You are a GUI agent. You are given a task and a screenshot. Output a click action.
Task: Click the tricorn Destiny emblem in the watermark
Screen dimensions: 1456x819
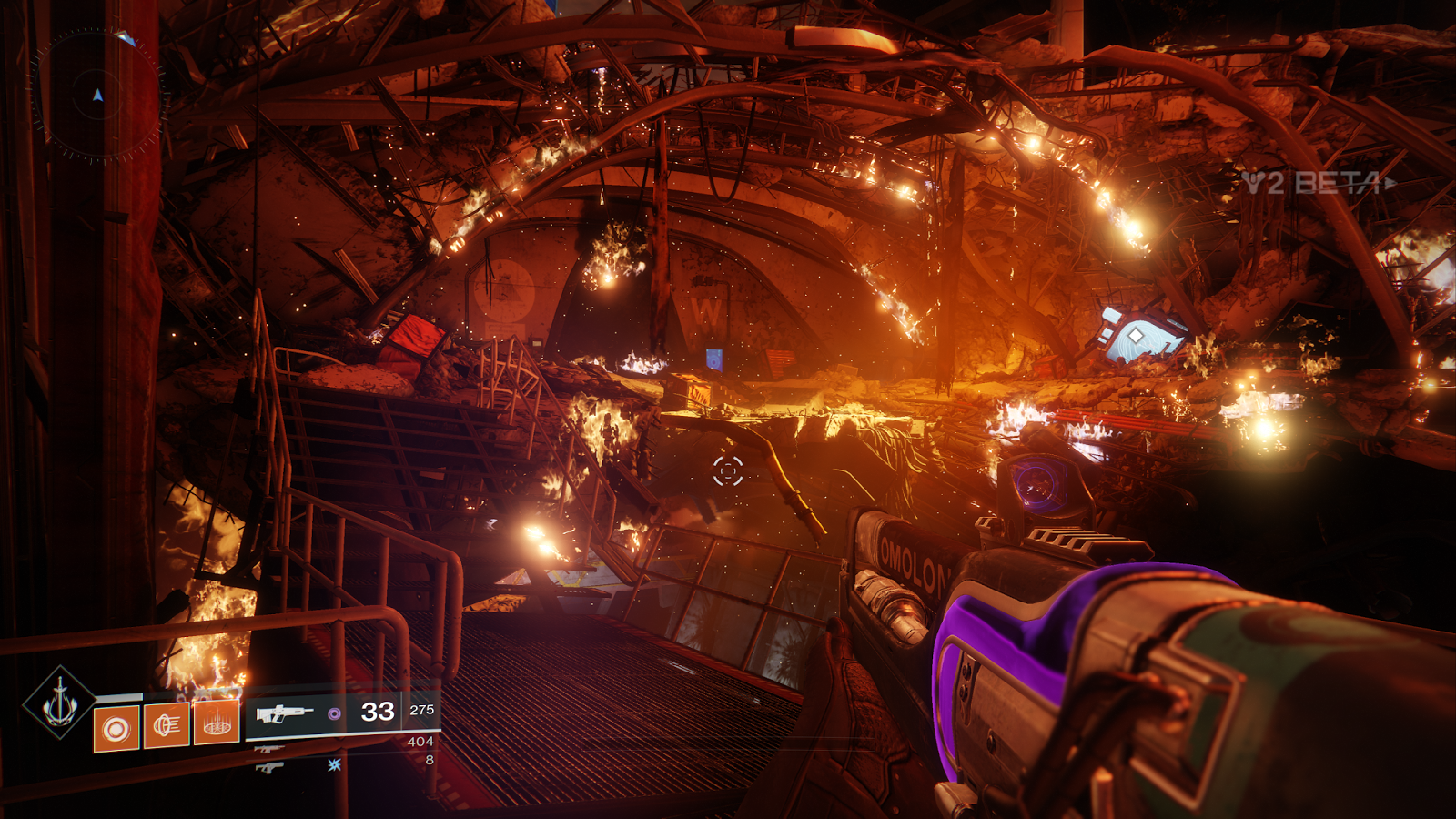[x=1252, y=180]
